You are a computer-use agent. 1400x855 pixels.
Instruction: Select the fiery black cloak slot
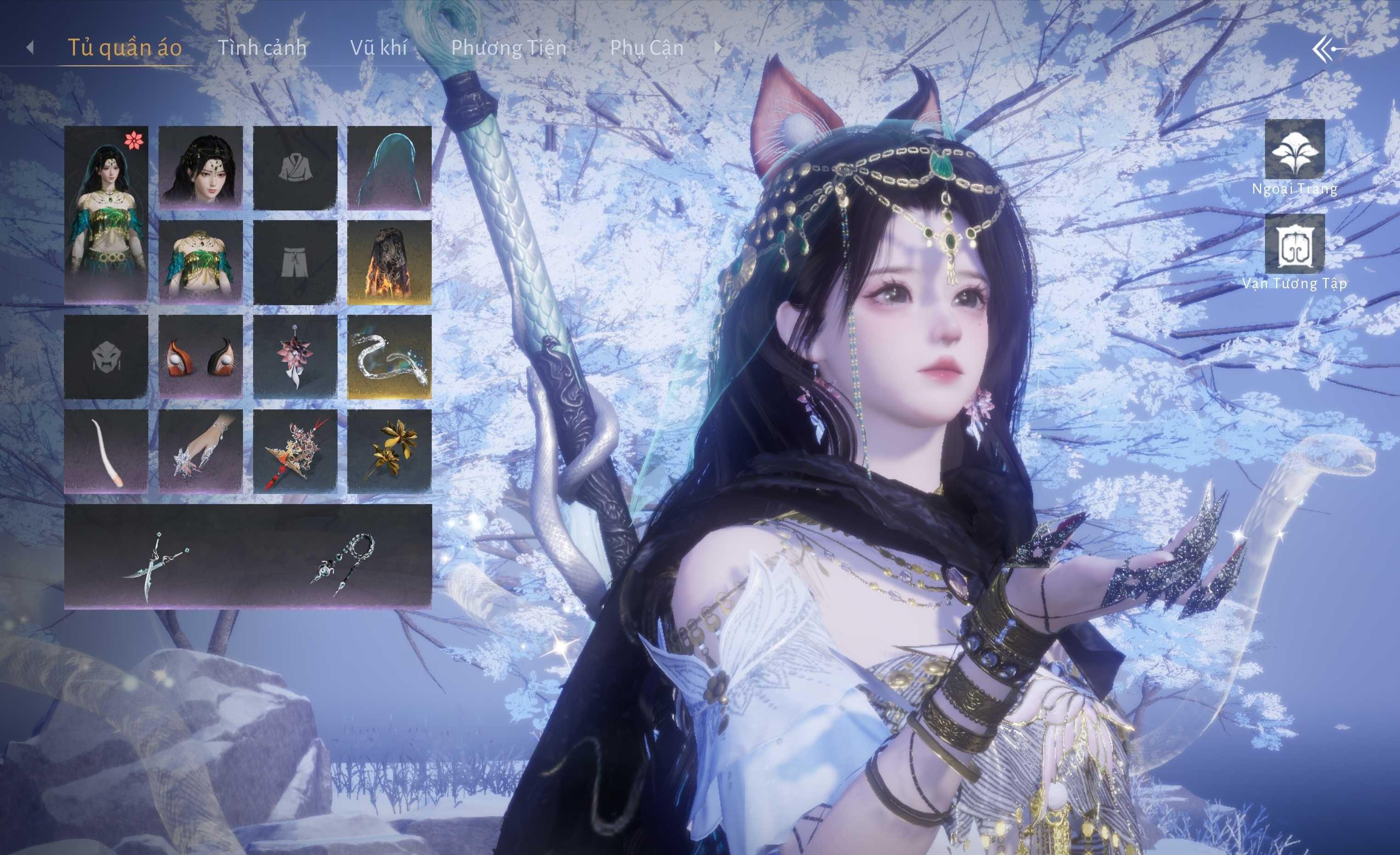pyautogui.click(x=389, y=261)
